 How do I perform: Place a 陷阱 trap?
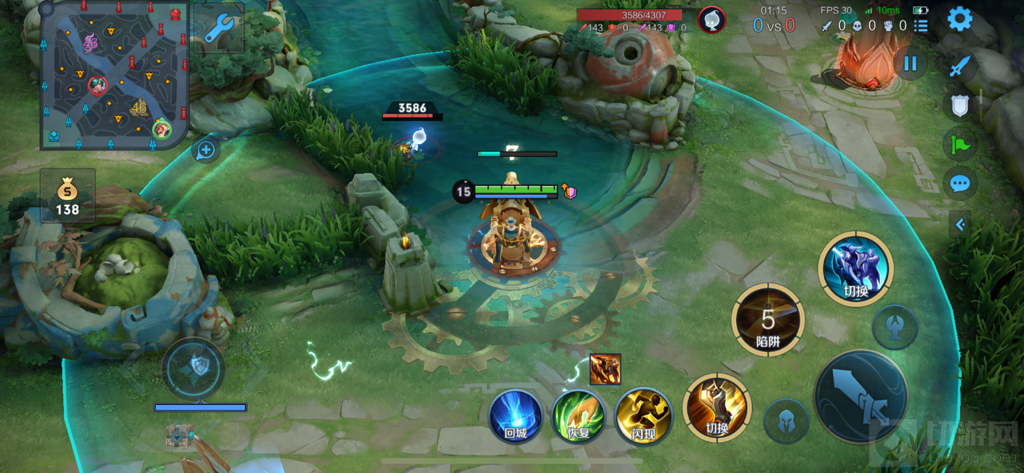(767, 320)
